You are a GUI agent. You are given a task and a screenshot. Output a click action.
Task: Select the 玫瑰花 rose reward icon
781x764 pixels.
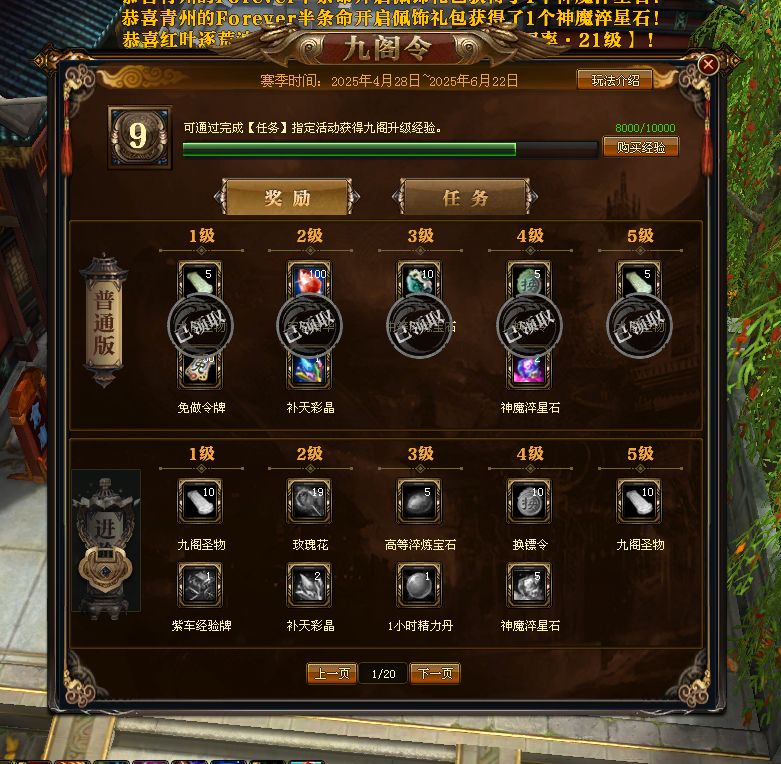click(309, 501)
